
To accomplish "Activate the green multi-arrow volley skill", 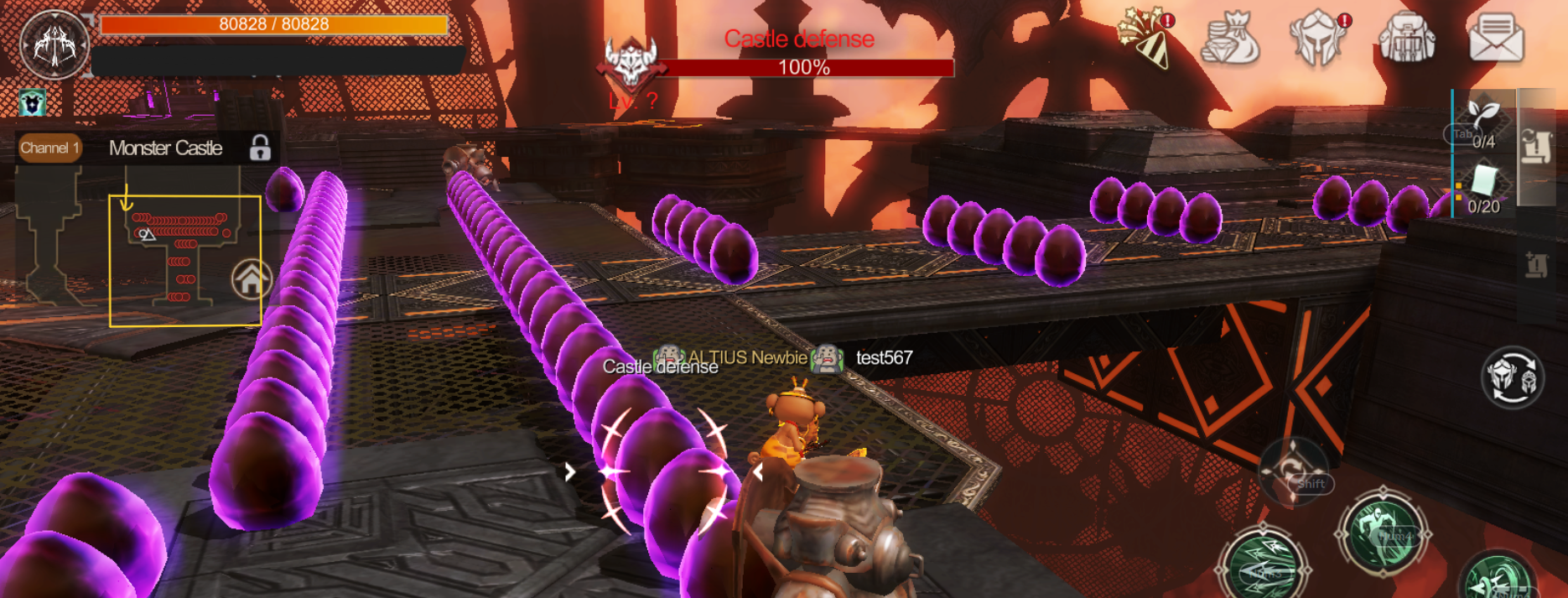I will click(1262, 568).
